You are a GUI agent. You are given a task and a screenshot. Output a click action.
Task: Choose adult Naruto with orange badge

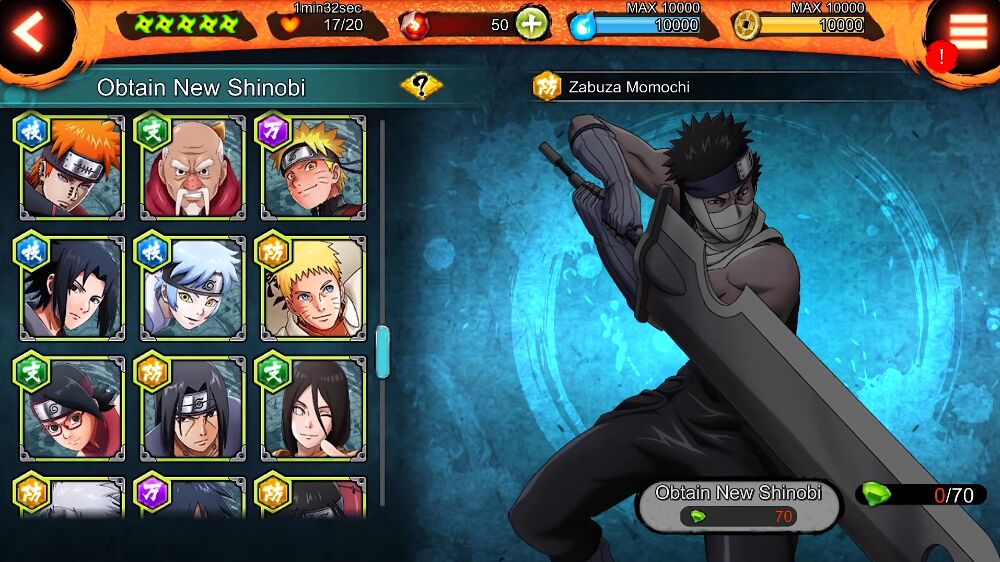313,289
